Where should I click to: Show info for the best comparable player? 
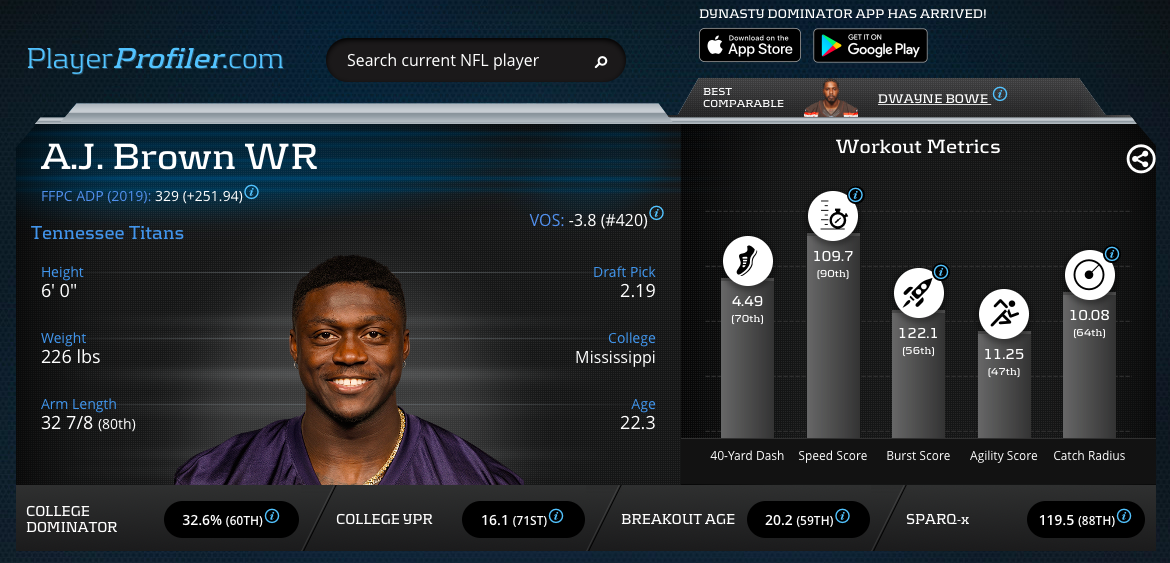[x=1000, y=95]
